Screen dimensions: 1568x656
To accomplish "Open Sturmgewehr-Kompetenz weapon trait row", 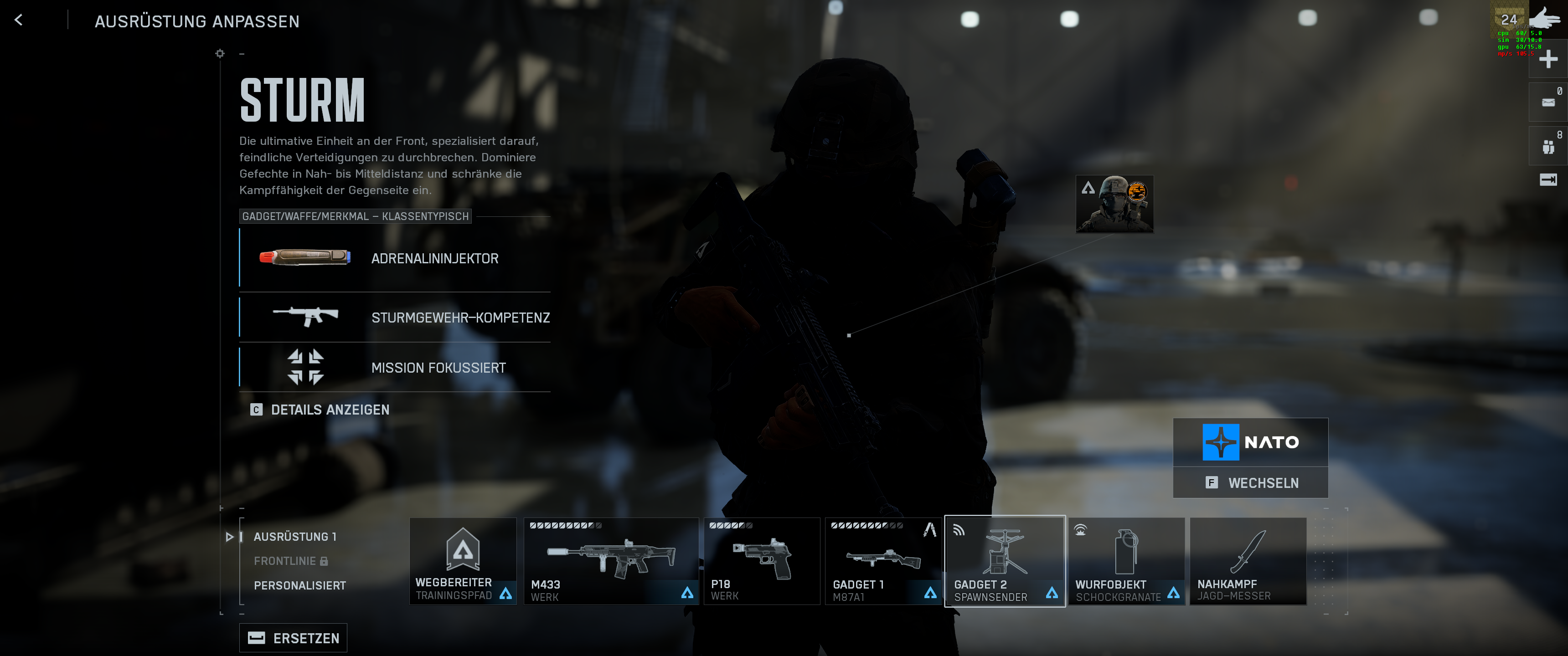I will coord(396,317).
